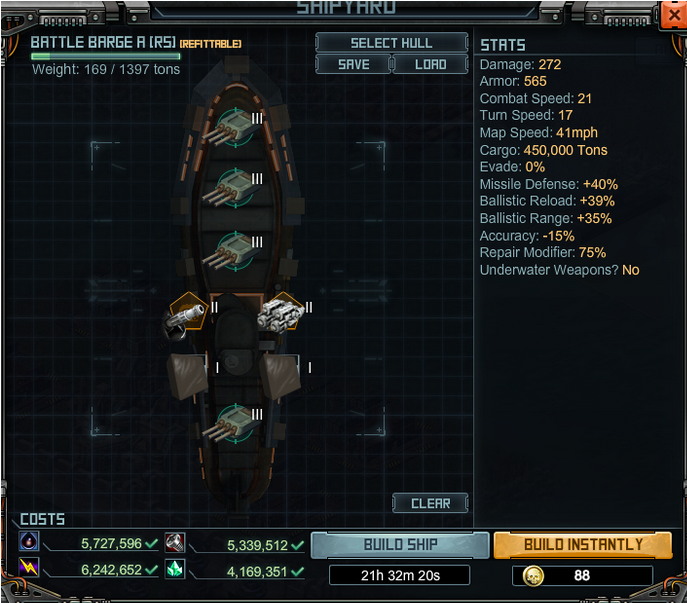Screen dimensions: 687x603
Task: Choose Build Instantly for gold
Action: 583,545
